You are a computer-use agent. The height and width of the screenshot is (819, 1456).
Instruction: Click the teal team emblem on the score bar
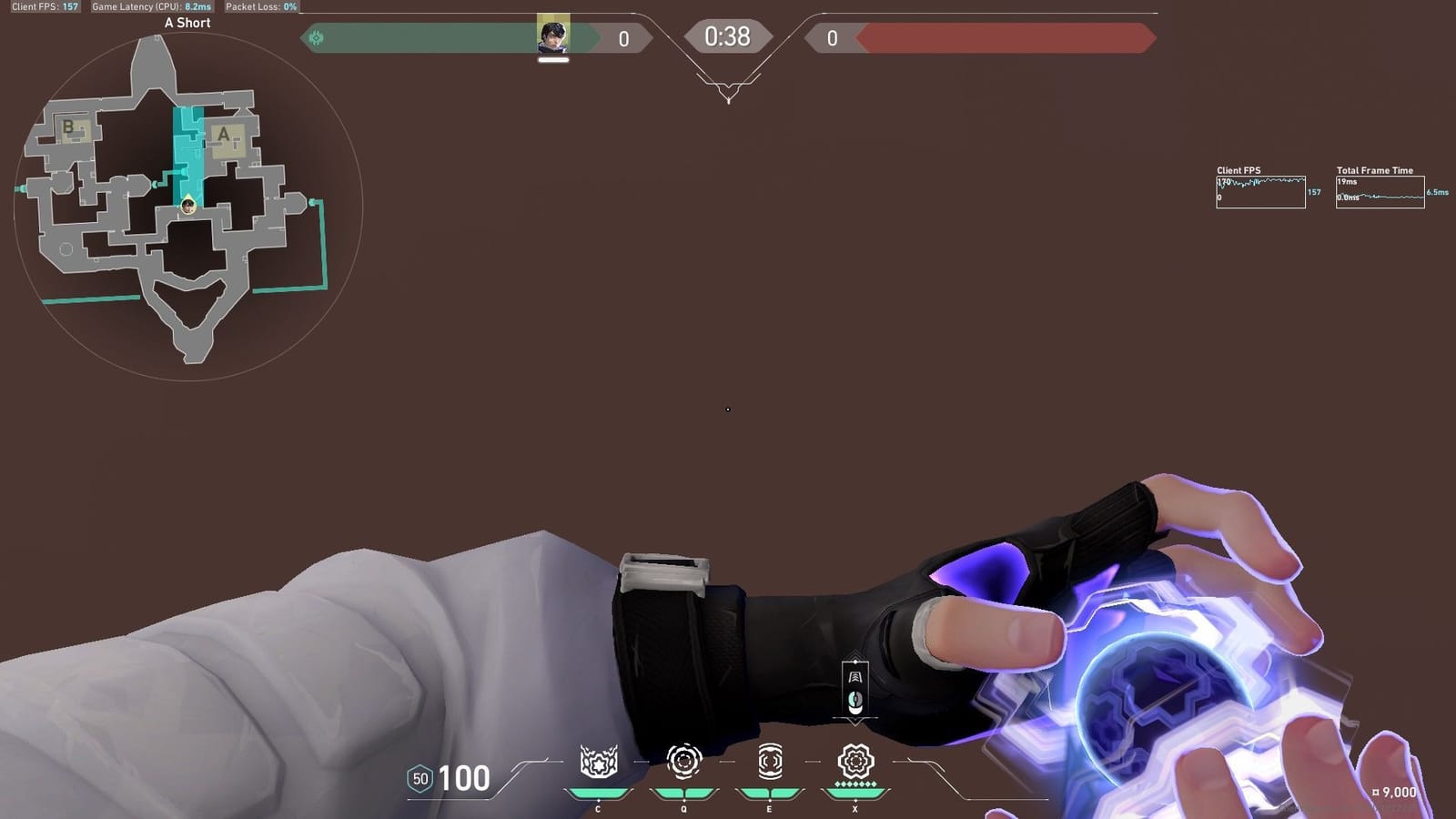pos(314,38)
